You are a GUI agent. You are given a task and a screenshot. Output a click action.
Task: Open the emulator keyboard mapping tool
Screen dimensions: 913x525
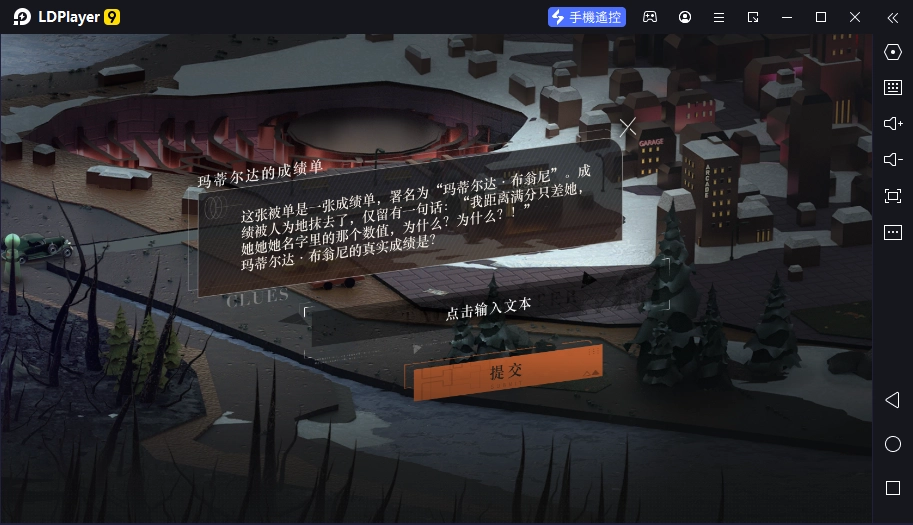[893, 88]
